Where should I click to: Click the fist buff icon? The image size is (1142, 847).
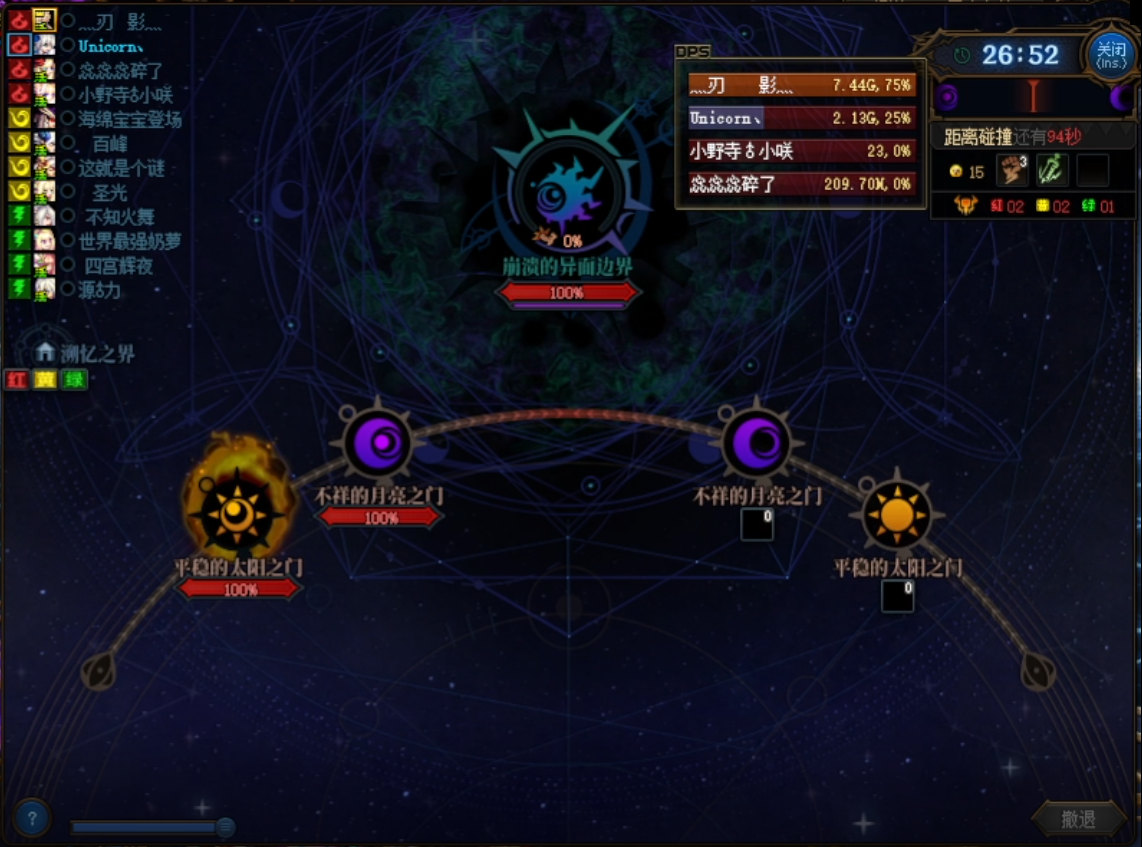coord(1012,170)
